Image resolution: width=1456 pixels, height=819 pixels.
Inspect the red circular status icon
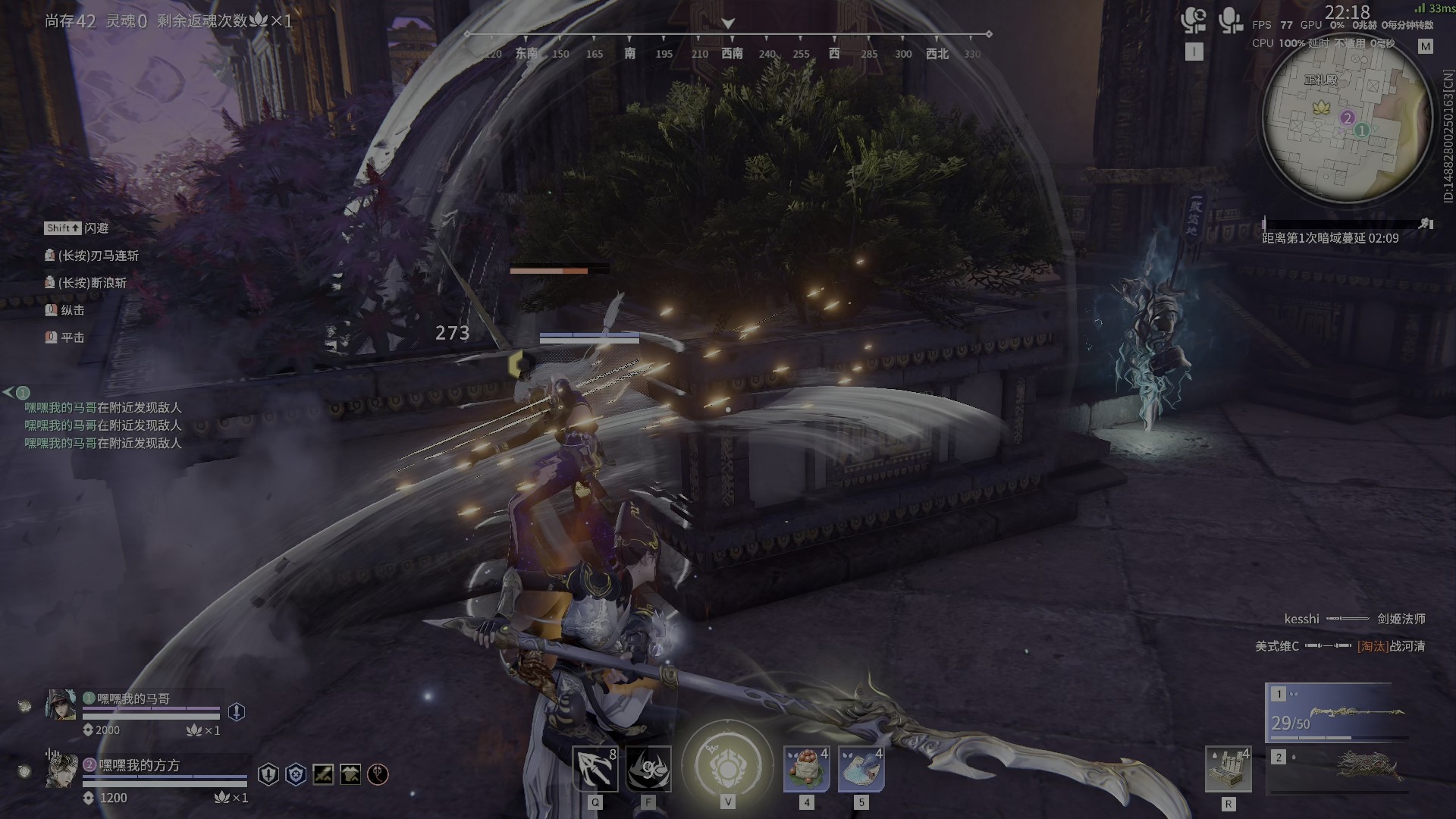378,774
